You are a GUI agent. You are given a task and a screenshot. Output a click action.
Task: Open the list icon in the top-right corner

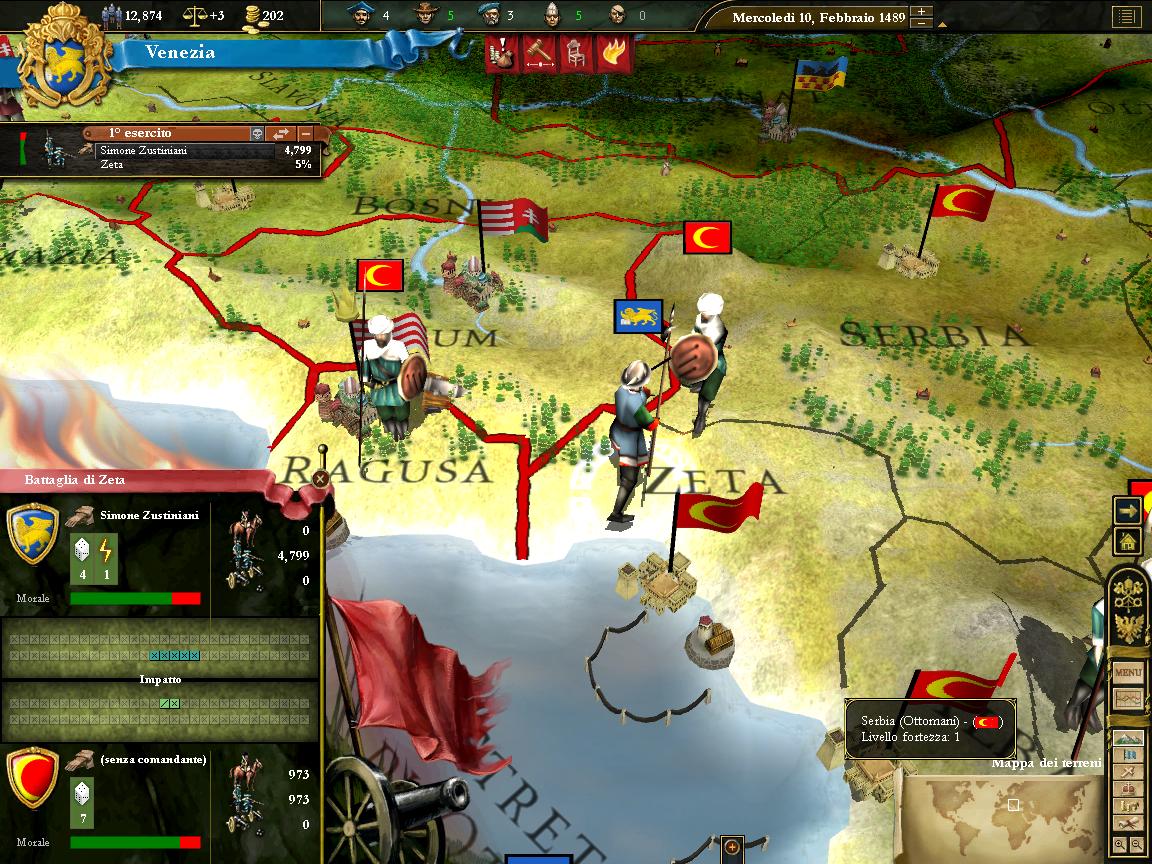click(1125, 18)
